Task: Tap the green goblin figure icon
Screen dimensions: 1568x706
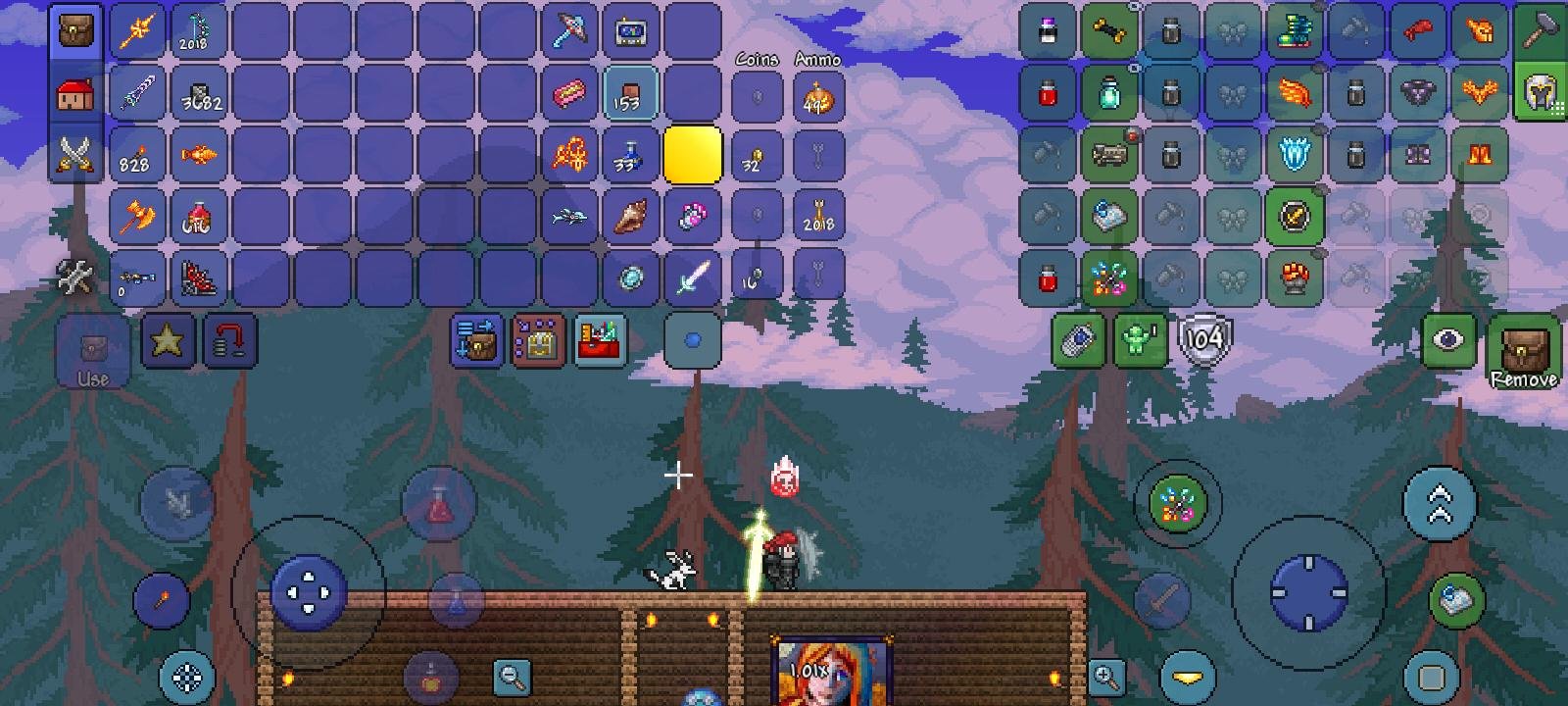Action: (x=1140, y=341)
